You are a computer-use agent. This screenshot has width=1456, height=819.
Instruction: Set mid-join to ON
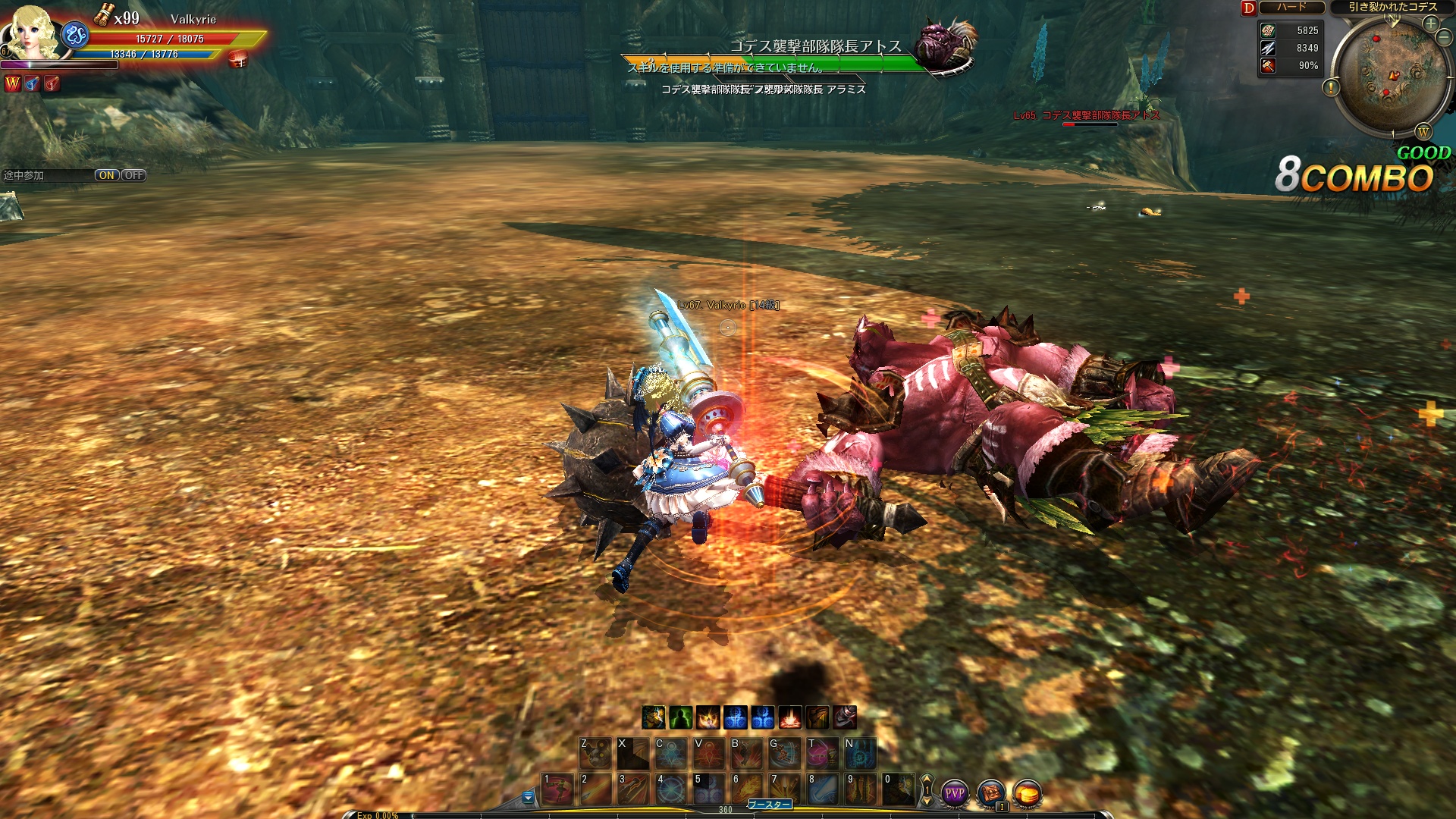click(106, 175)
